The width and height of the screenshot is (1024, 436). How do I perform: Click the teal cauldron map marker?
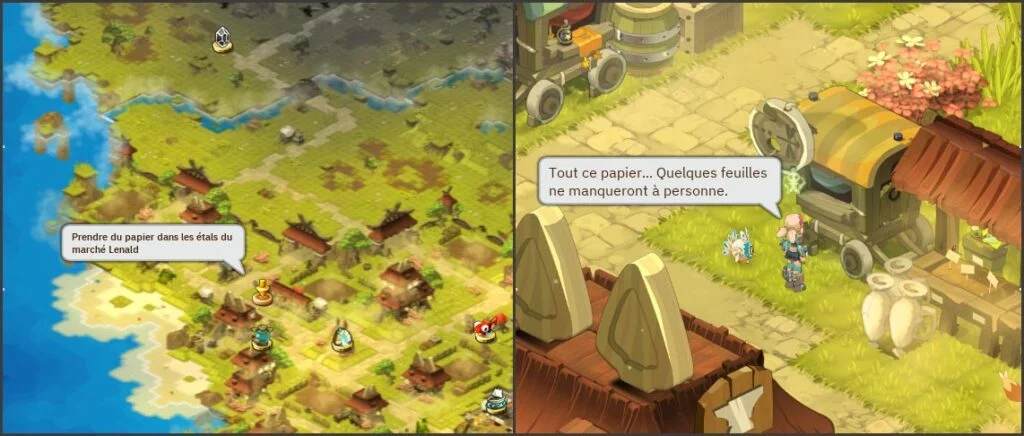pyautogui.click(x=262, y=338)
